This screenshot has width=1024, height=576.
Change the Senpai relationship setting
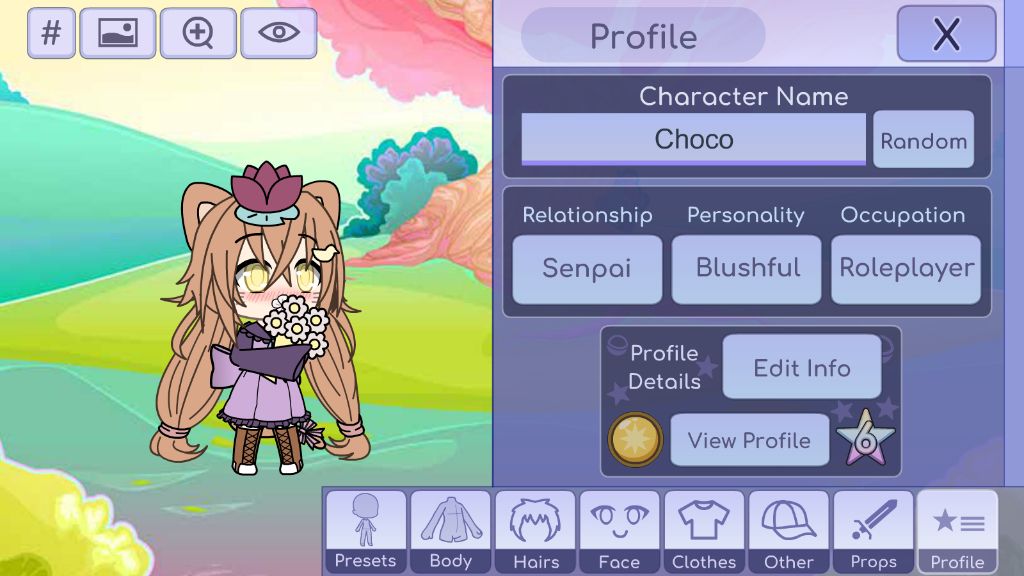click(587, 268)
